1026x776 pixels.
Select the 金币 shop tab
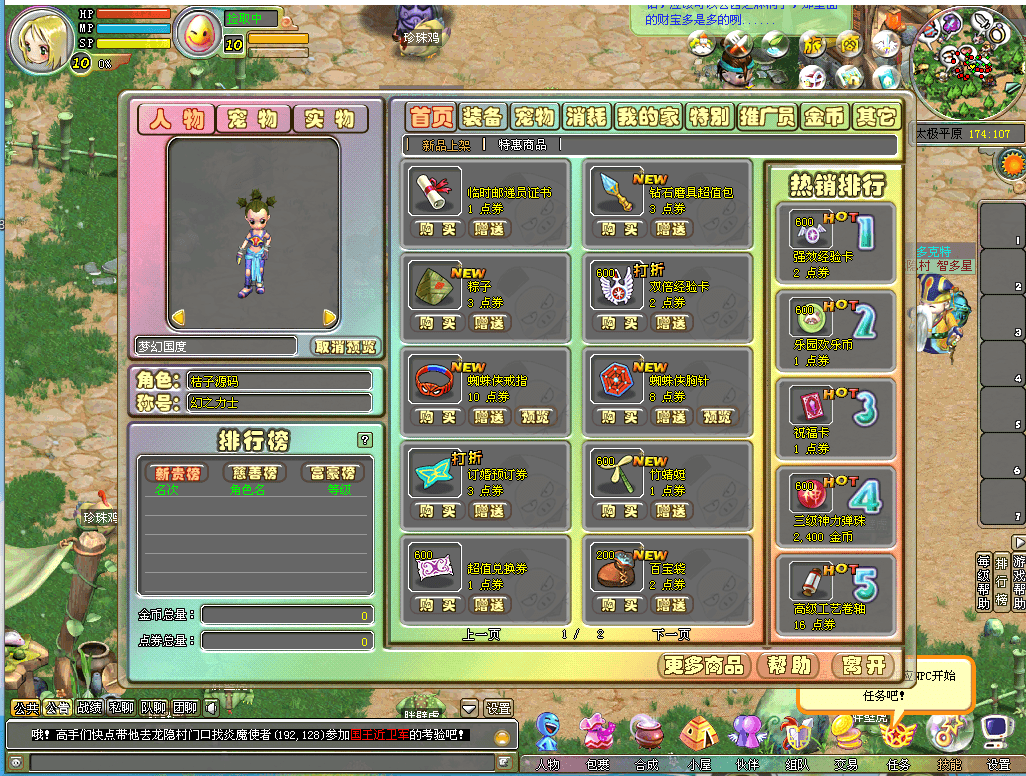tap(824, 116)
